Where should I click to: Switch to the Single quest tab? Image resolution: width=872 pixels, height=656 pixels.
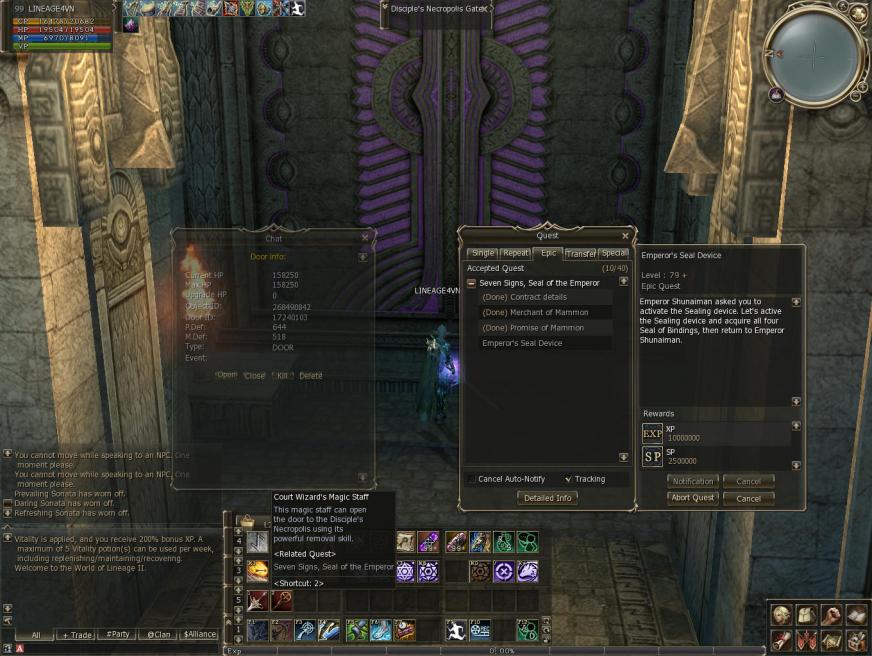coord(483,253)
